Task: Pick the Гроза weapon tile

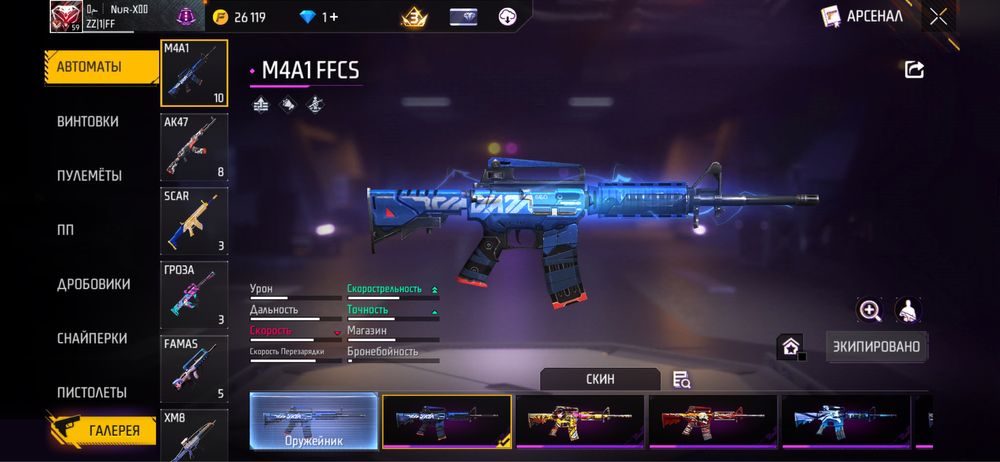Action: pos(194,295)
